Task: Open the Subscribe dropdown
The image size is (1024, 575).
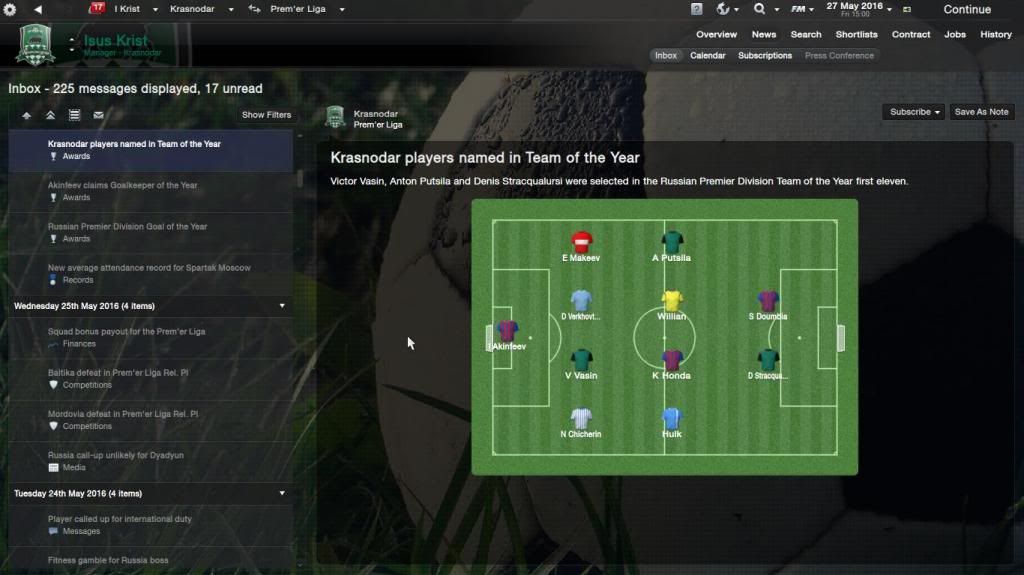Action: pos(915,112)
